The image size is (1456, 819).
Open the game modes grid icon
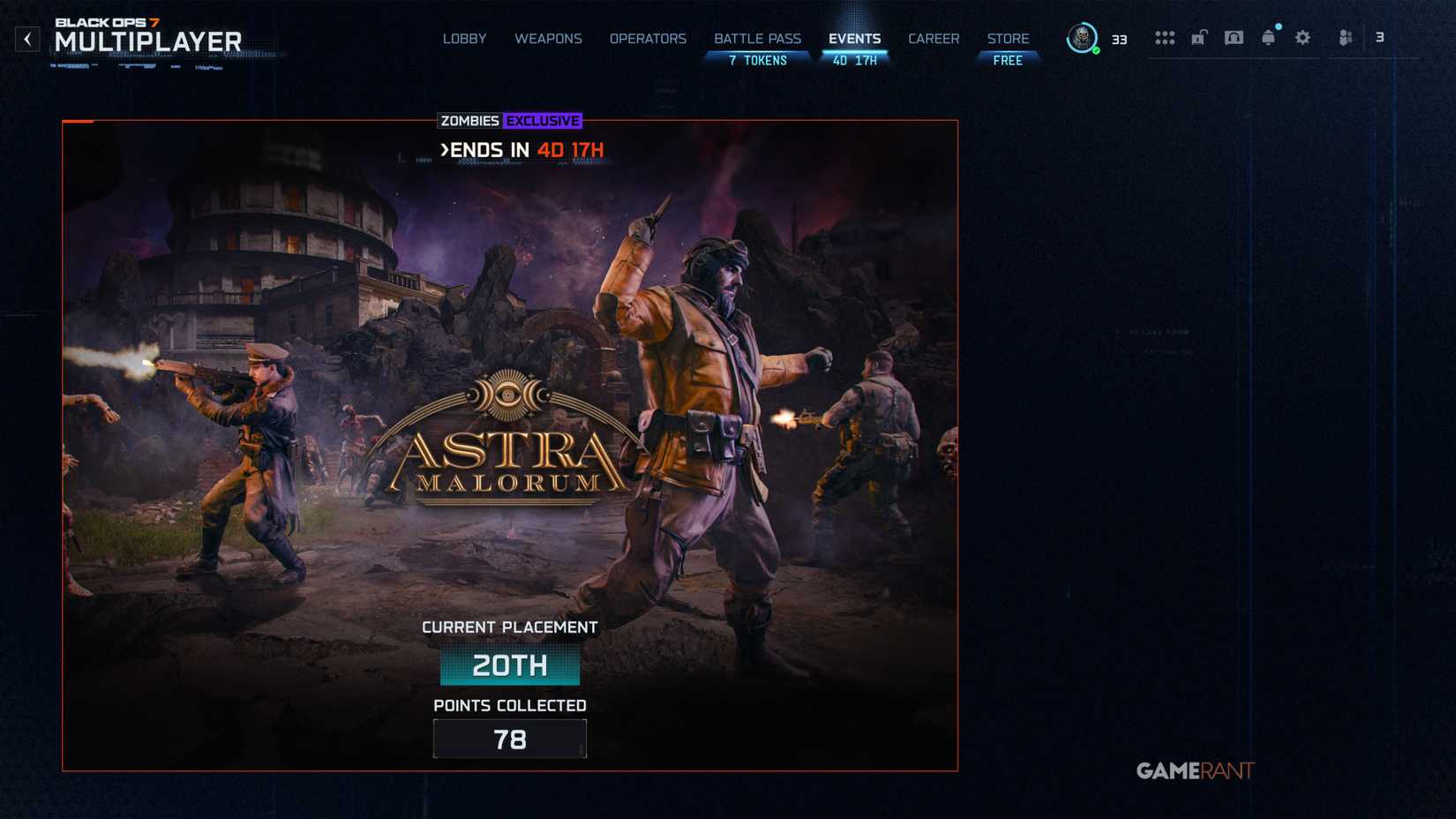pyautogui.click(x=1165, y=37)
